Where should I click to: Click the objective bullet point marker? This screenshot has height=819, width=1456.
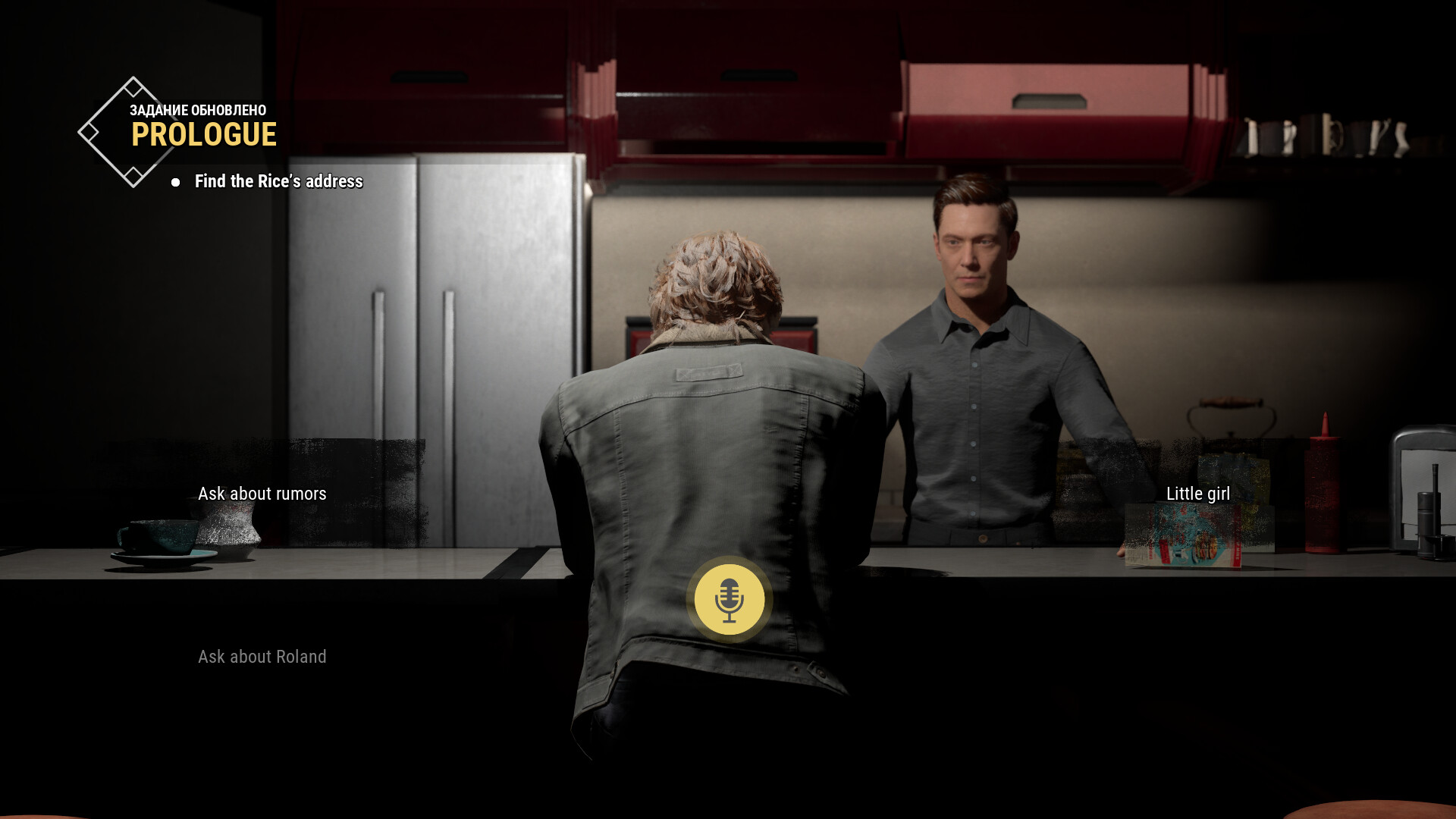[176, 182]
